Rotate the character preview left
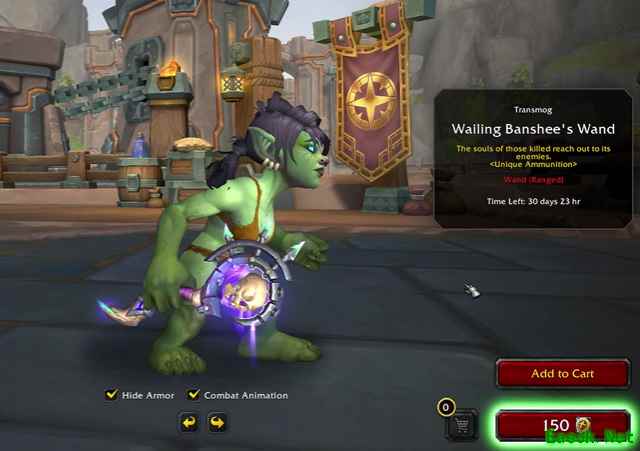640x451 pixels. 189,423
